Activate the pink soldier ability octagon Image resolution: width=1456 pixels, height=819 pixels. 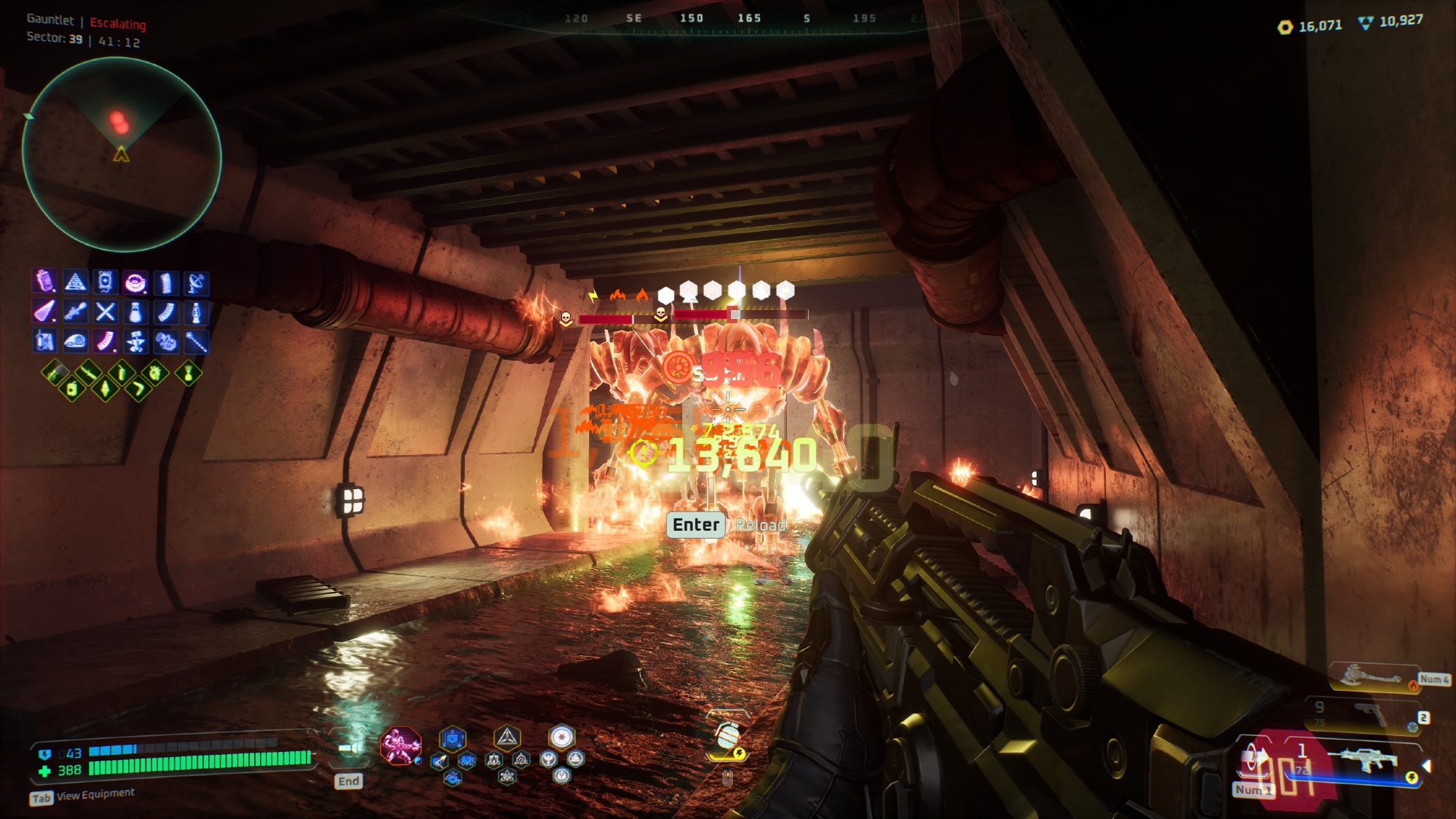(400, 745)
